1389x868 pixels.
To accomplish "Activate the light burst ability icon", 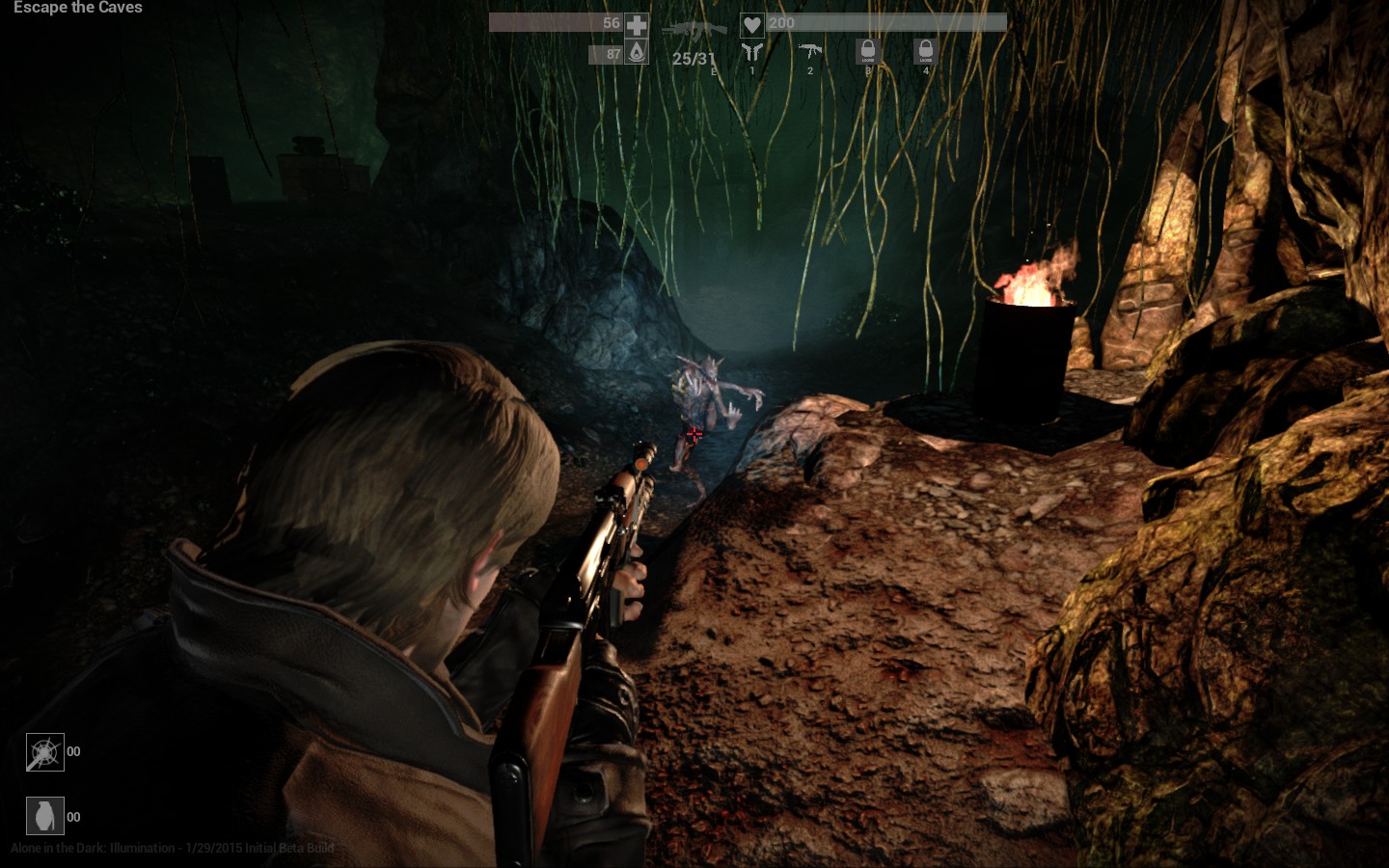I will click(x=44, y=752).
